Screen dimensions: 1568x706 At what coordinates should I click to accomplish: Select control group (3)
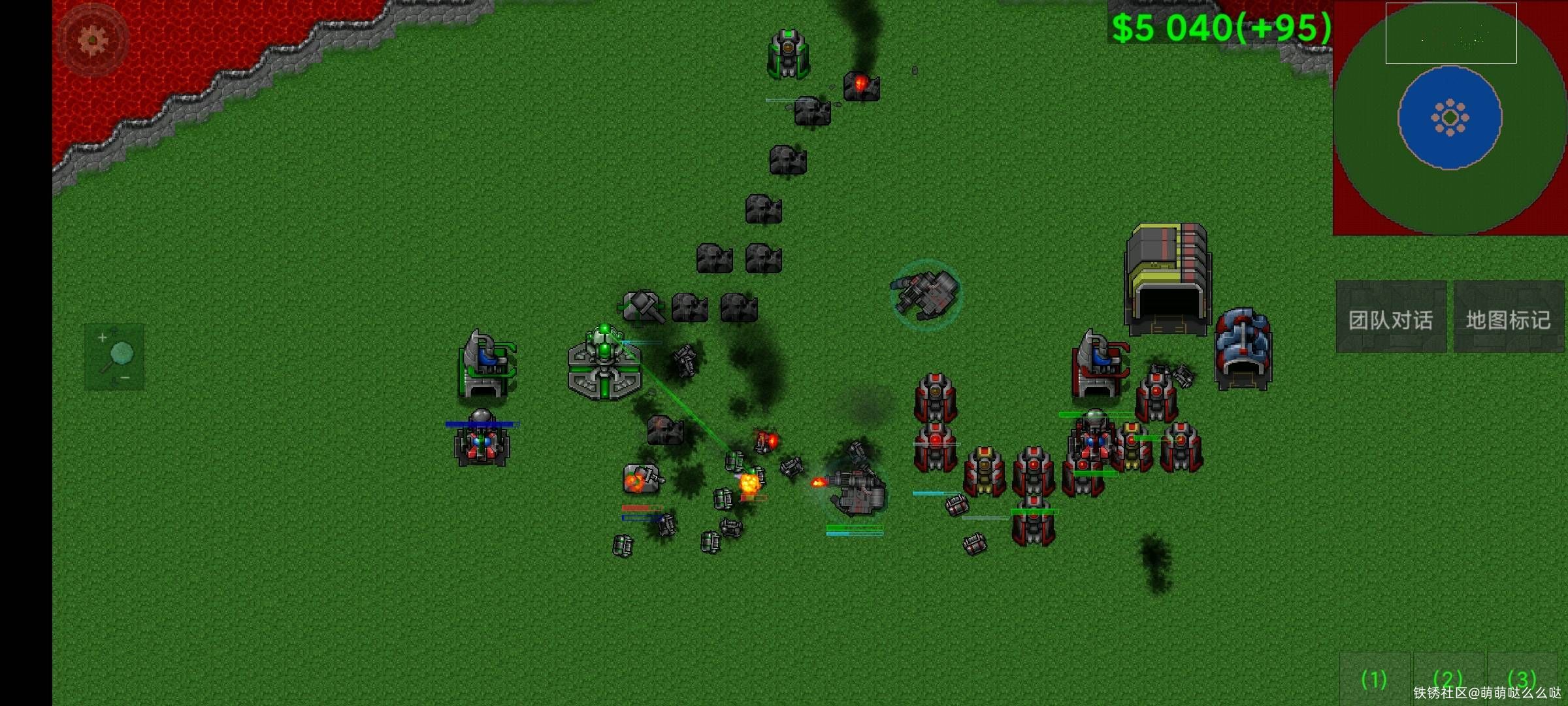pos(1522,679)
